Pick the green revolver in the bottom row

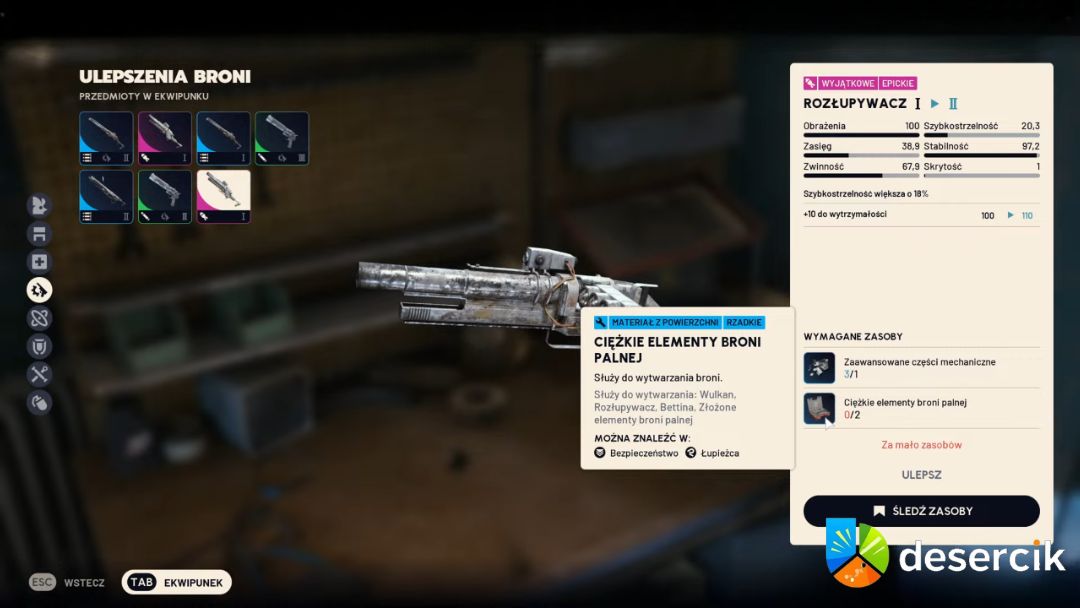(165, 196)
